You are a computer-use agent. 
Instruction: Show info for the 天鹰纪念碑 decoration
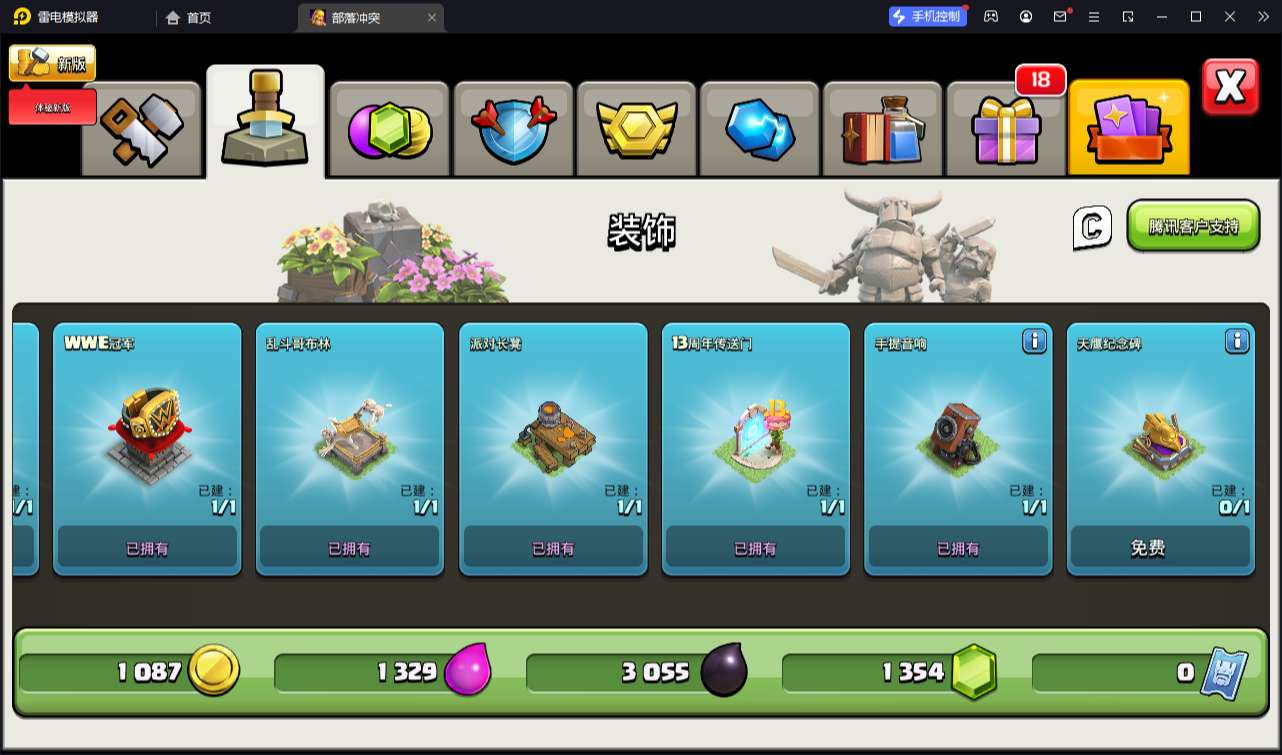pyautogui.click(x=1237, y=342)
